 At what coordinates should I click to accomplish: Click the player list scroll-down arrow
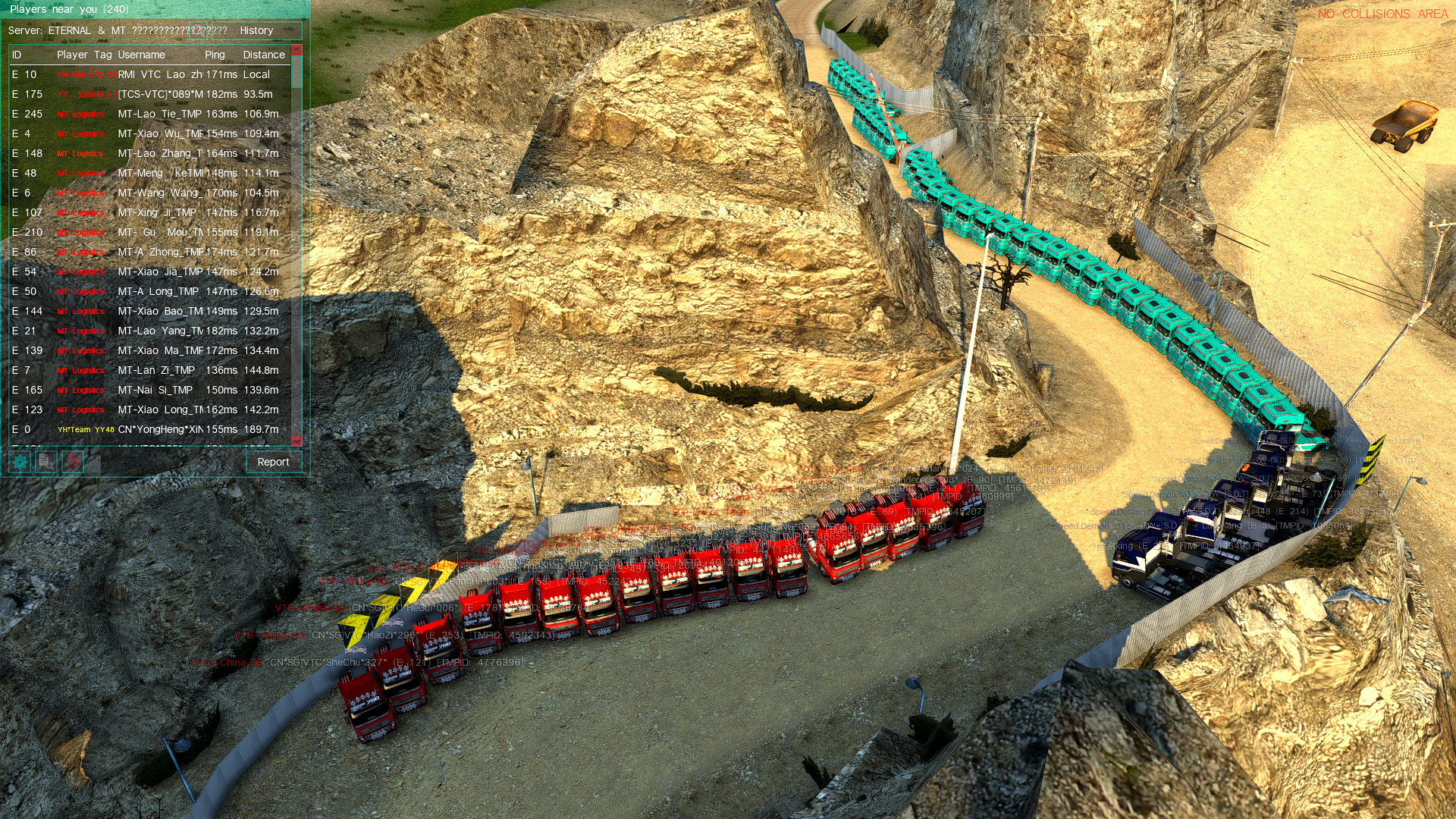(297, 441)
